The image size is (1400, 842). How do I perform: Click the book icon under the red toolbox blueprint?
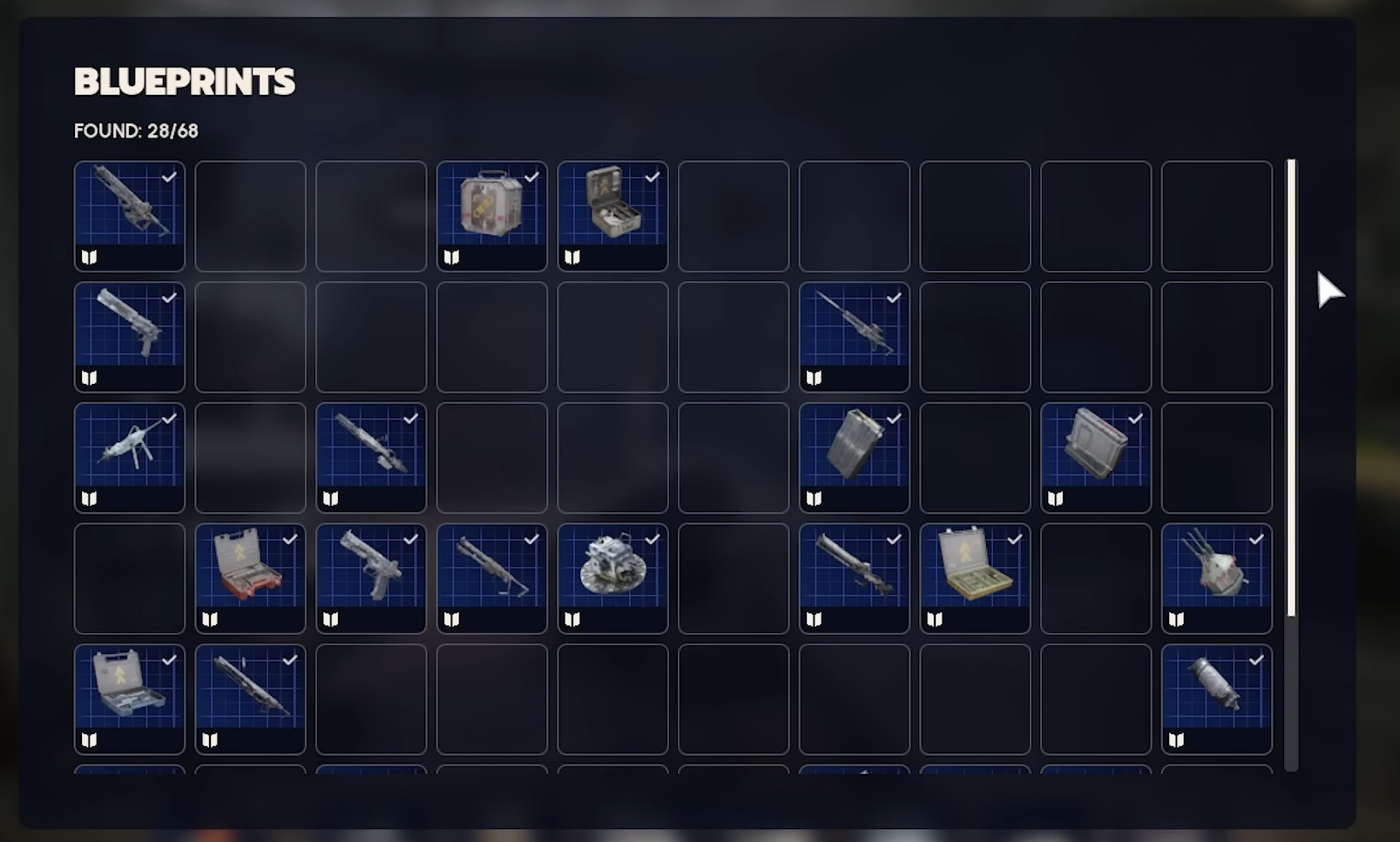(210, 619)
